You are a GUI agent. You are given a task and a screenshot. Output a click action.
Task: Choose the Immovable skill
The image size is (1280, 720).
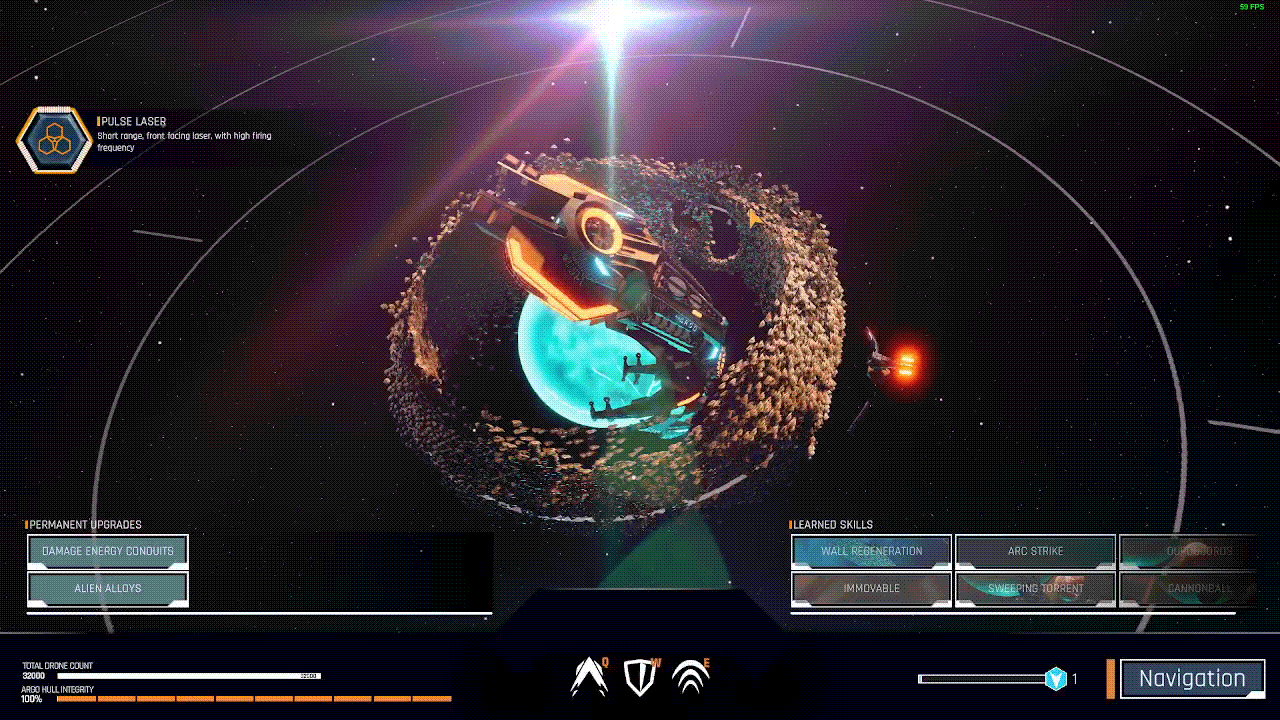(x=871, y=589)
